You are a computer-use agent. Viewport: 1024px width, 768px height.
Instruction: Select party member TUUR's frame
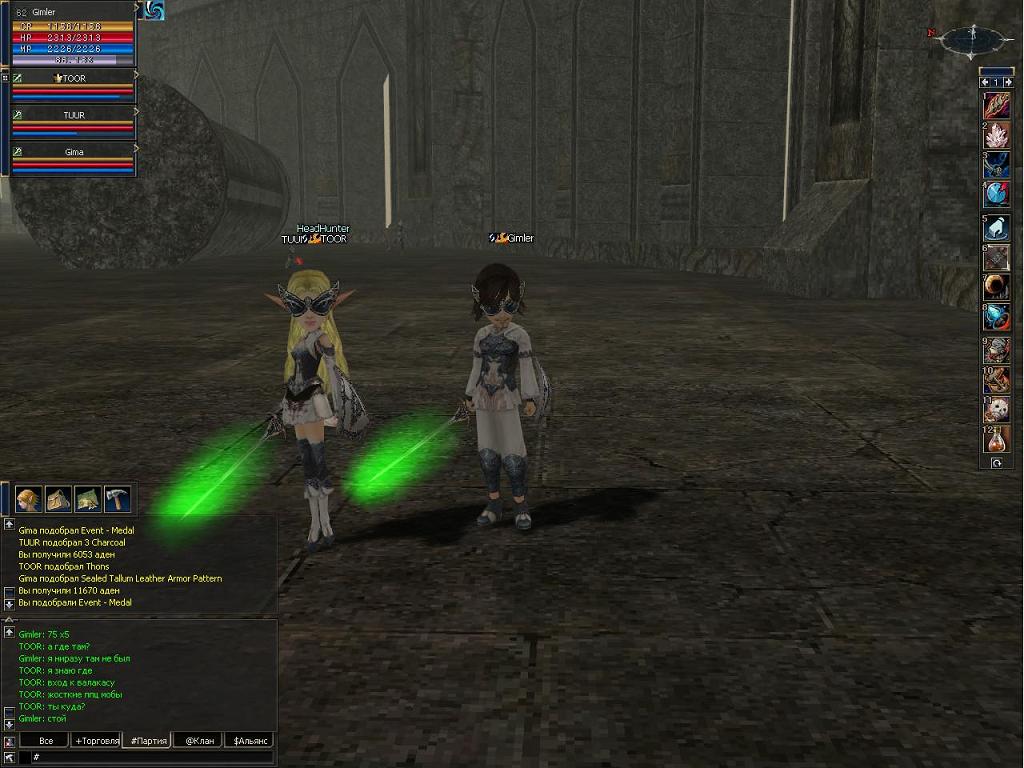tap(73, 123)
